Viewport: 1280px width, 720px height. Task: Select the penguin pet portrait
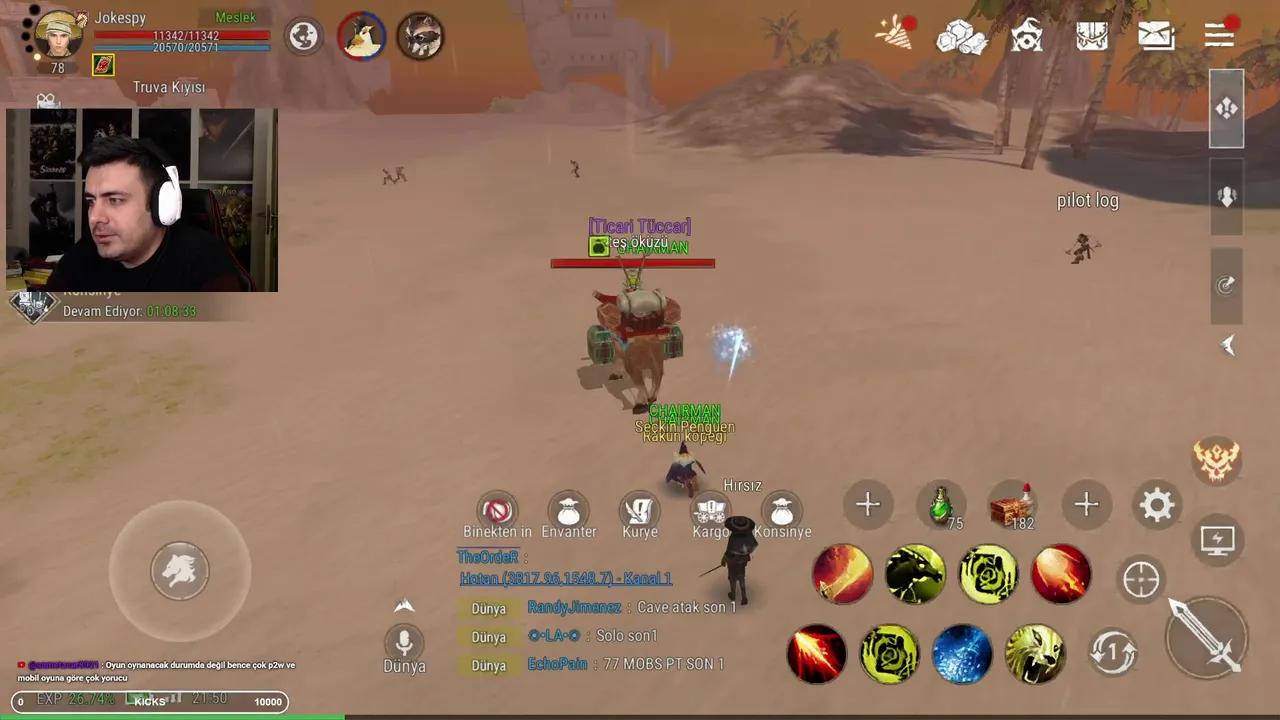pos(361,37)
